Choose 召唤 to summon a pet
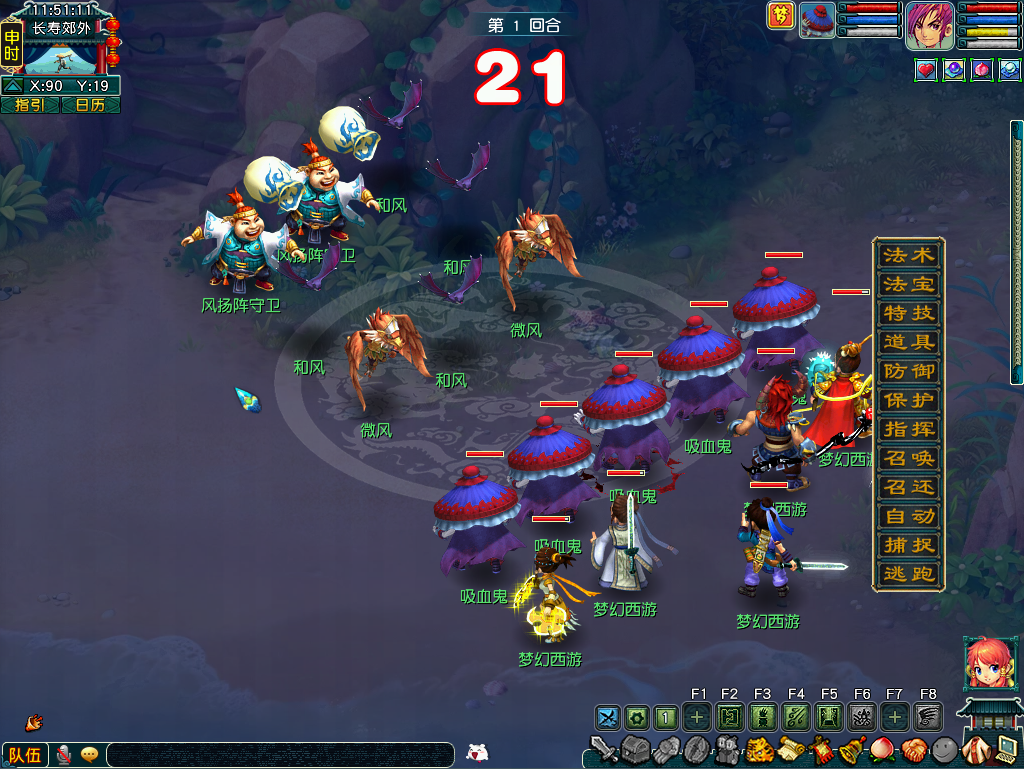This screenshot has width=1024, height=769. coord(908,459)
